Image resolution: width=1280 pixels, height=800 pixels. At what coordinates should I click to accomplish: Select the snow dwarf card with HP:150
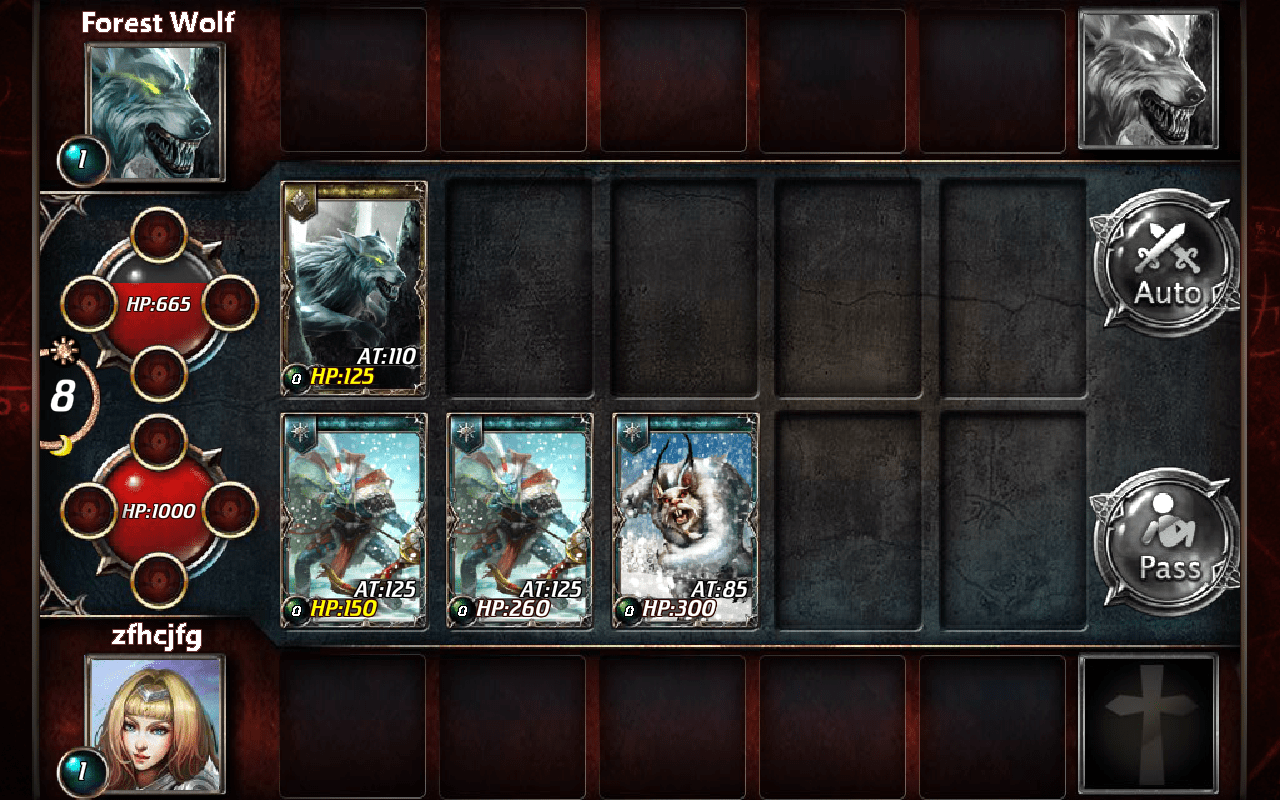click(352, 520)
